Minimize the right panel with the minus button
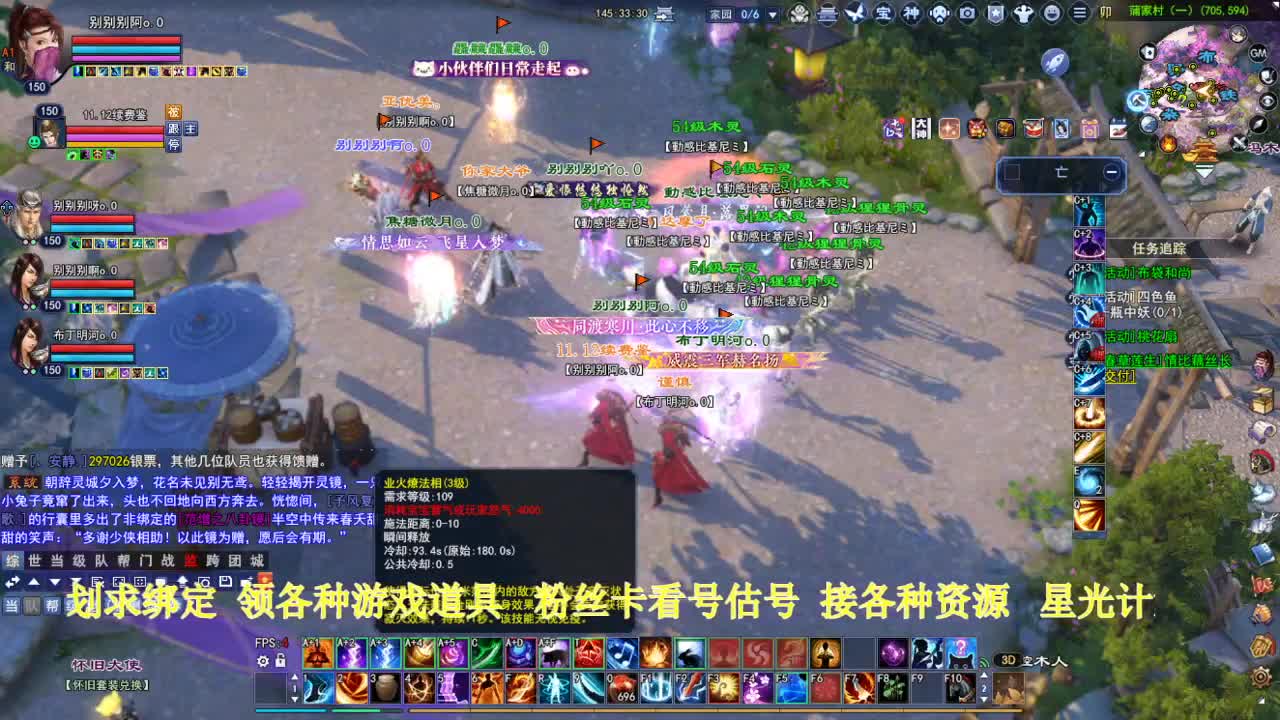The width and height of the screenshot is (1280, 720). 1112,172
